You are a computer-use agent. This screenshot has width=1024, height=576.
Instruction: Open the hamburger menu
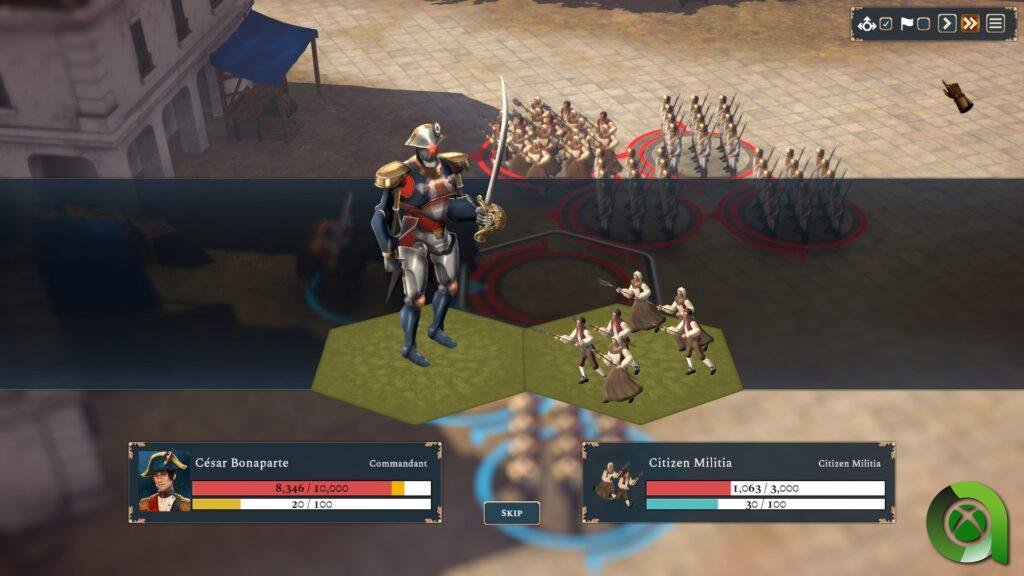coord(995,24)
